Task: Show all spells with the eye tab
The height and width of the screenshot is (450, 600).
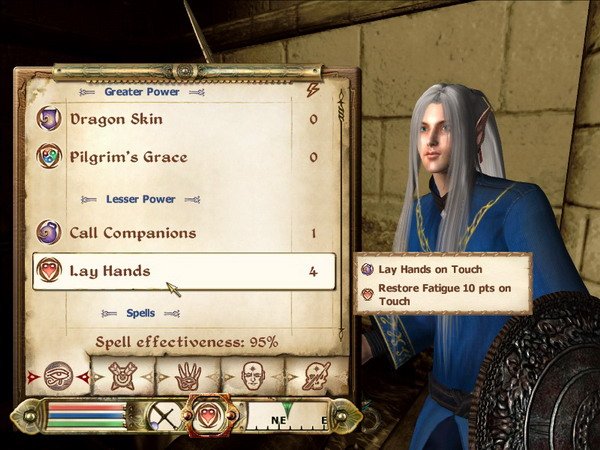Action: point(59,376)
